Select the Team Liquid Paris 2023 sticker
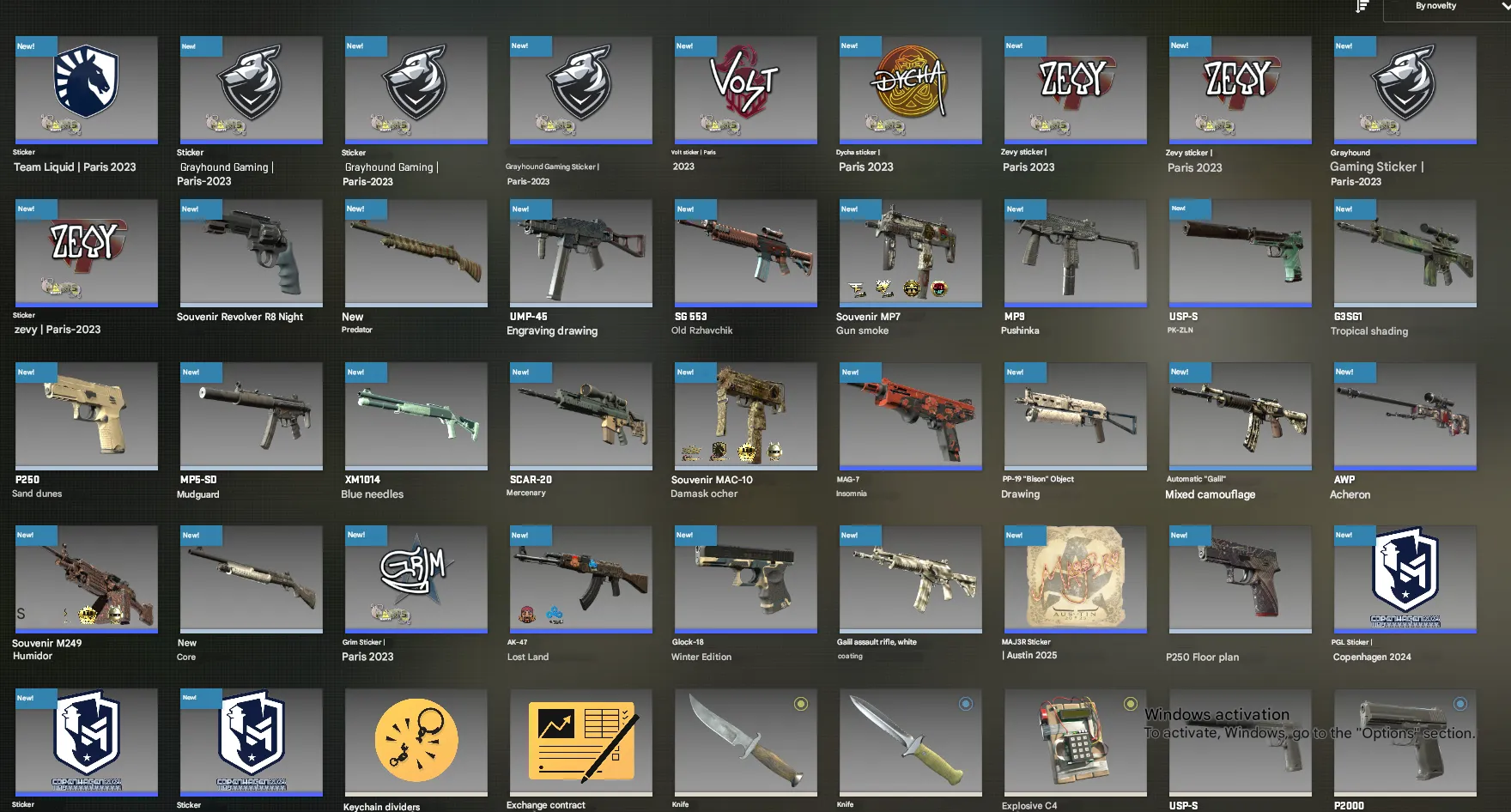This screenshot has height=812, width=1511. tap(85, 91)
